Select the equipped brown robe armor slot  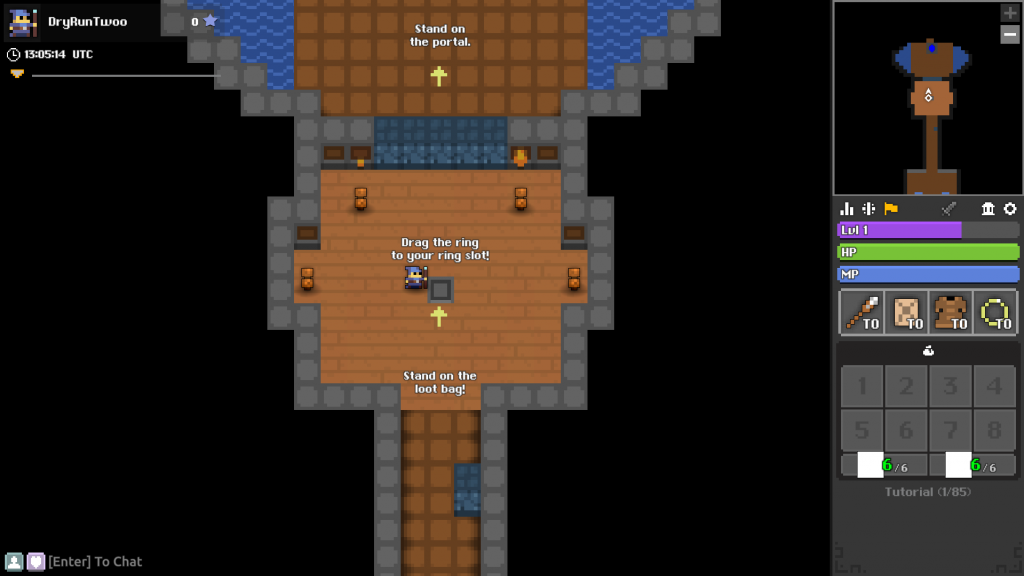coord(950,313)
